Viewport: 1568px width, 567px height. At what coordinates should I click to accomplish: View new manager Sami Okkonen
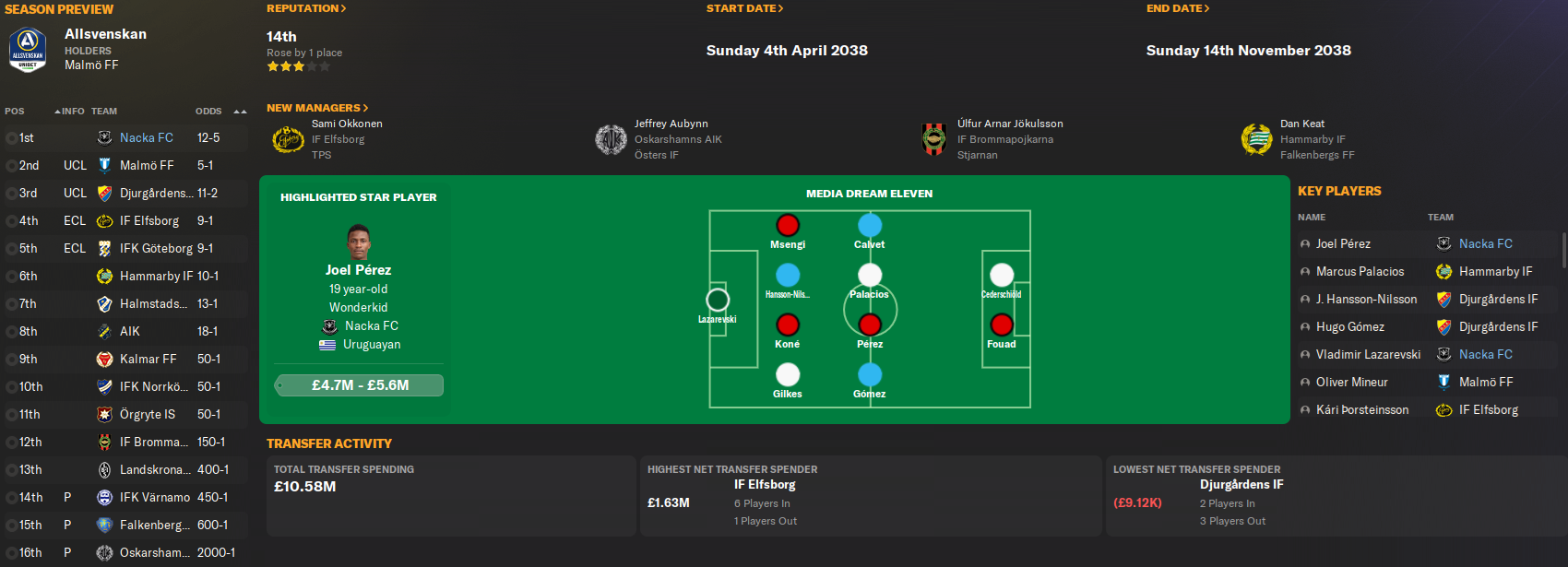(x=347, y=124)
